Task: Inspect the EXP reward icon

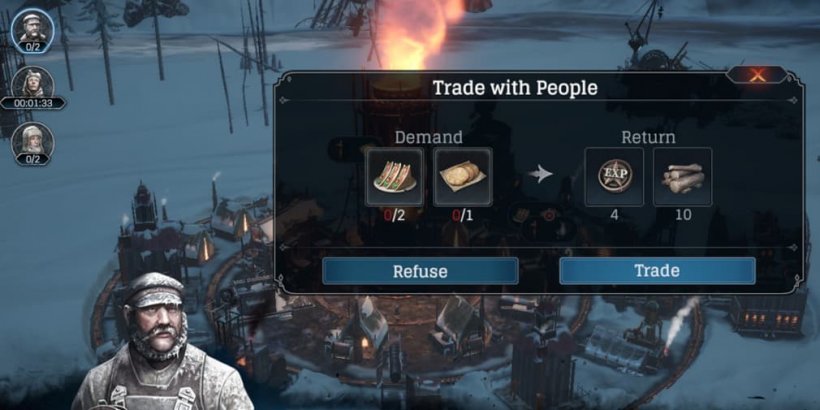Action: (x=614, y=177)
